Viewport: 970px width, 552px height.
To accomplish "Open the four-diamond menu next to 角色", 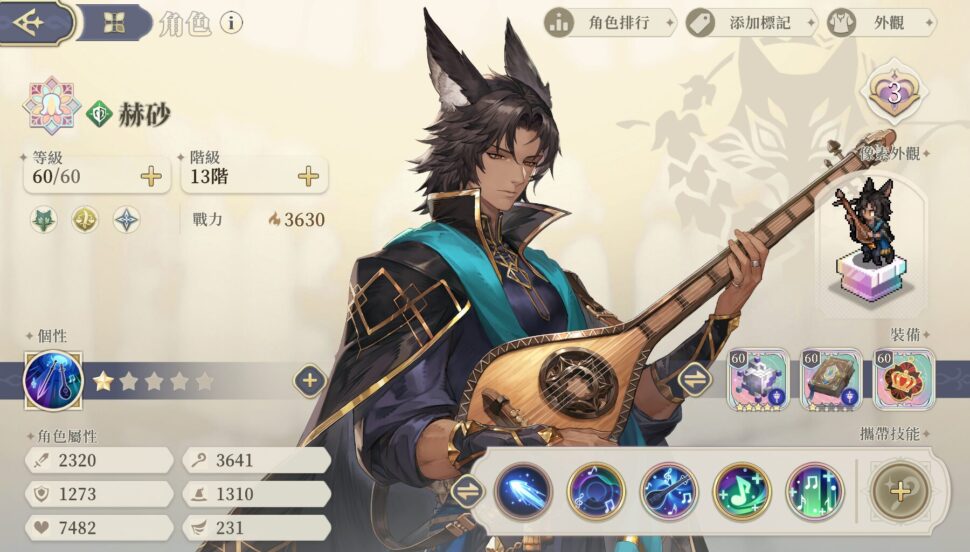I will [x=114, y=23].
